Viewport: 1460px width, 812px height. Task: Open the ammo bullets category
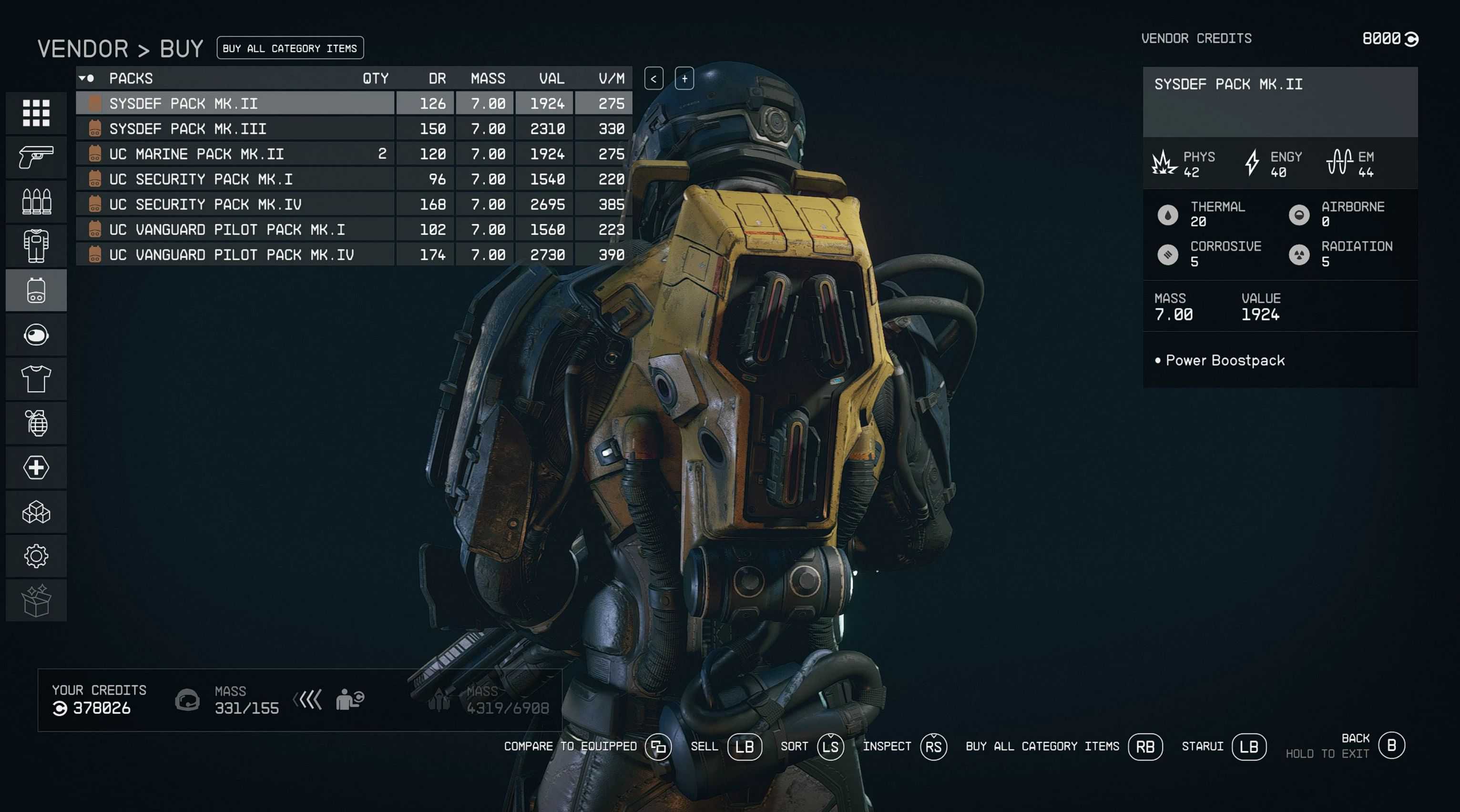tap(36, 202)
